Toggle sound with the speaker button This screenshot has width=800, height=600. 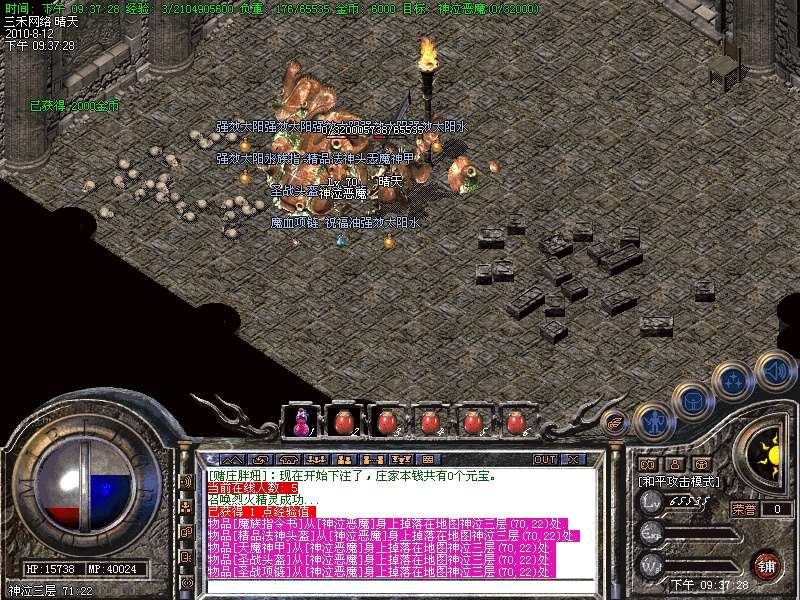[x=775, y=369]
